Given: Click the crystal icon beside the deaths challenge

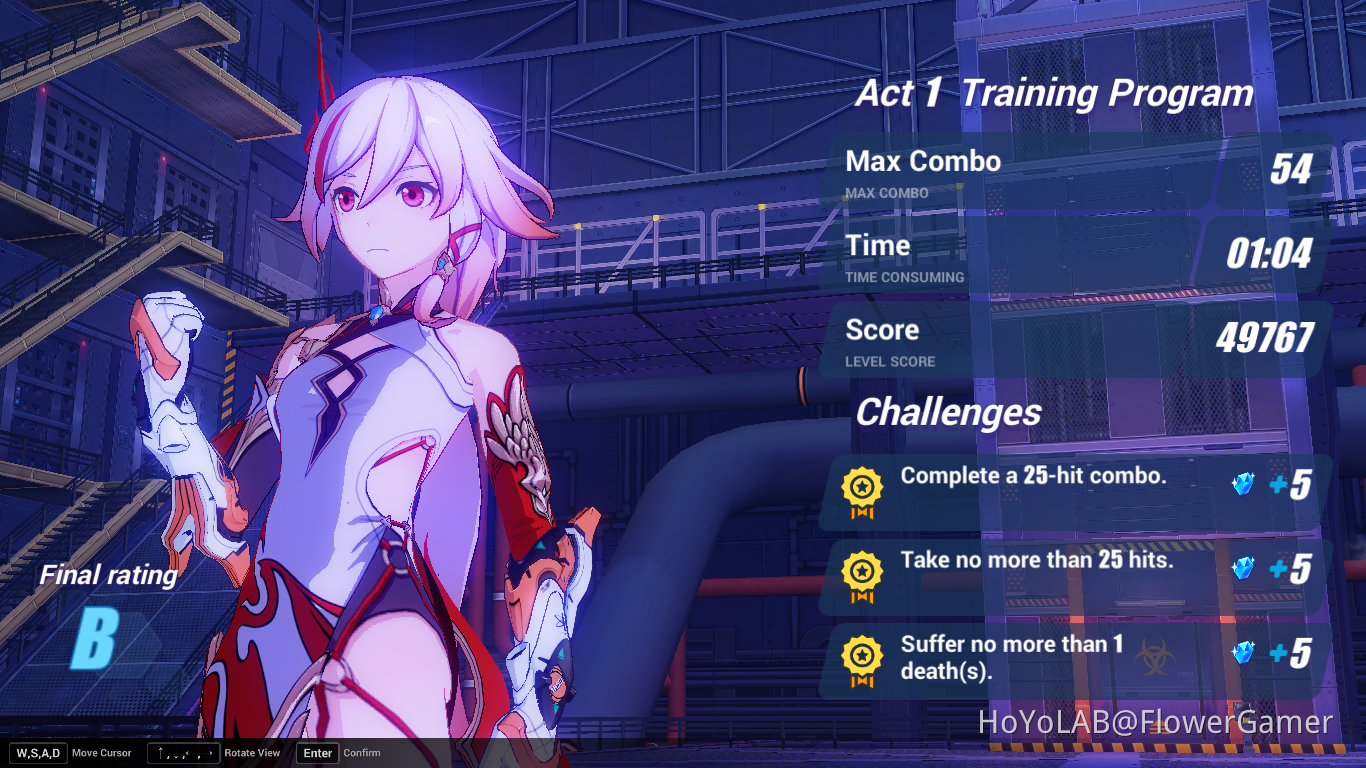Looking at the screenshot, I should click(x=1245, y=654).
